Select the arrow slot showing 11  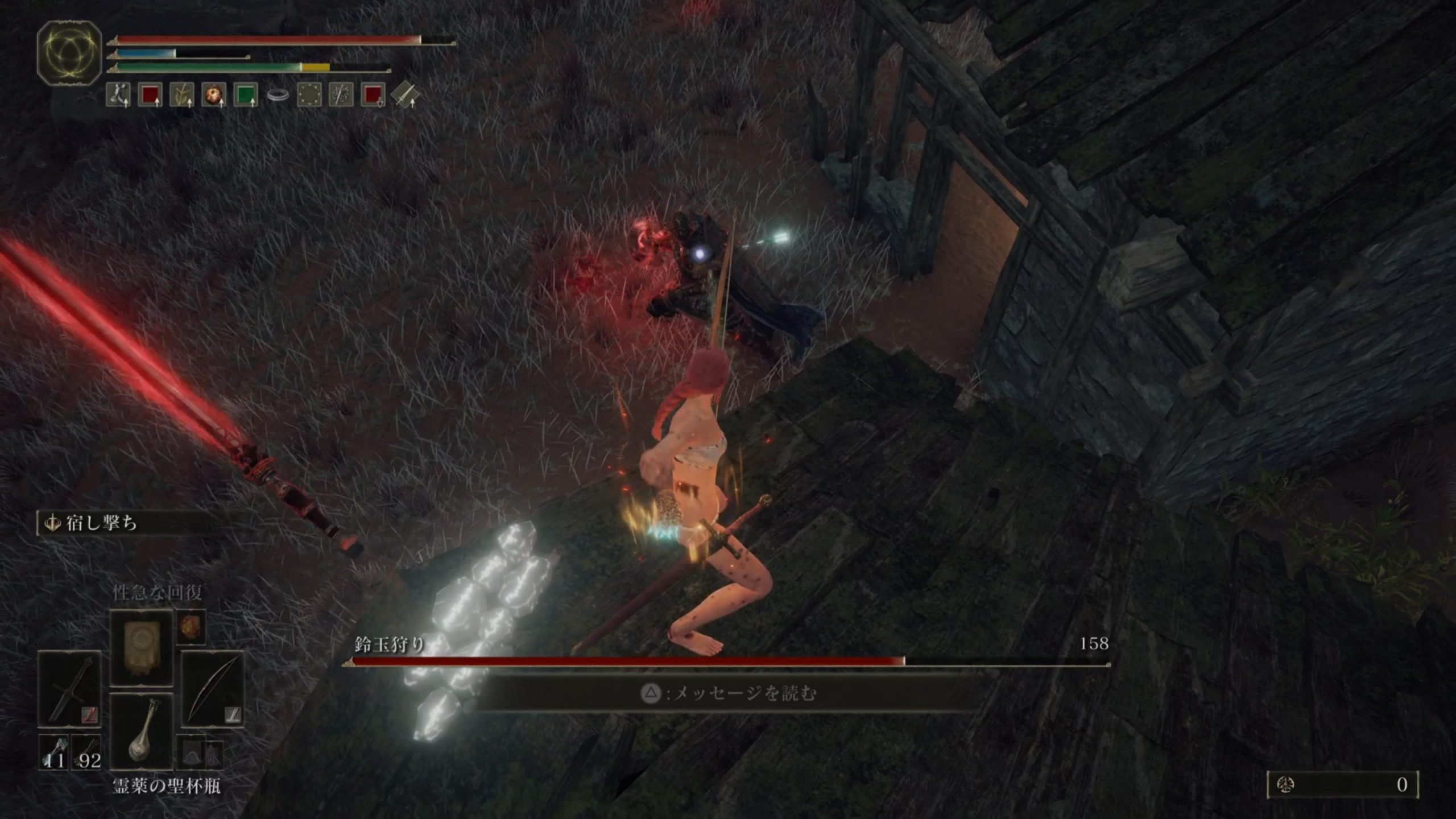pos(55,753)
